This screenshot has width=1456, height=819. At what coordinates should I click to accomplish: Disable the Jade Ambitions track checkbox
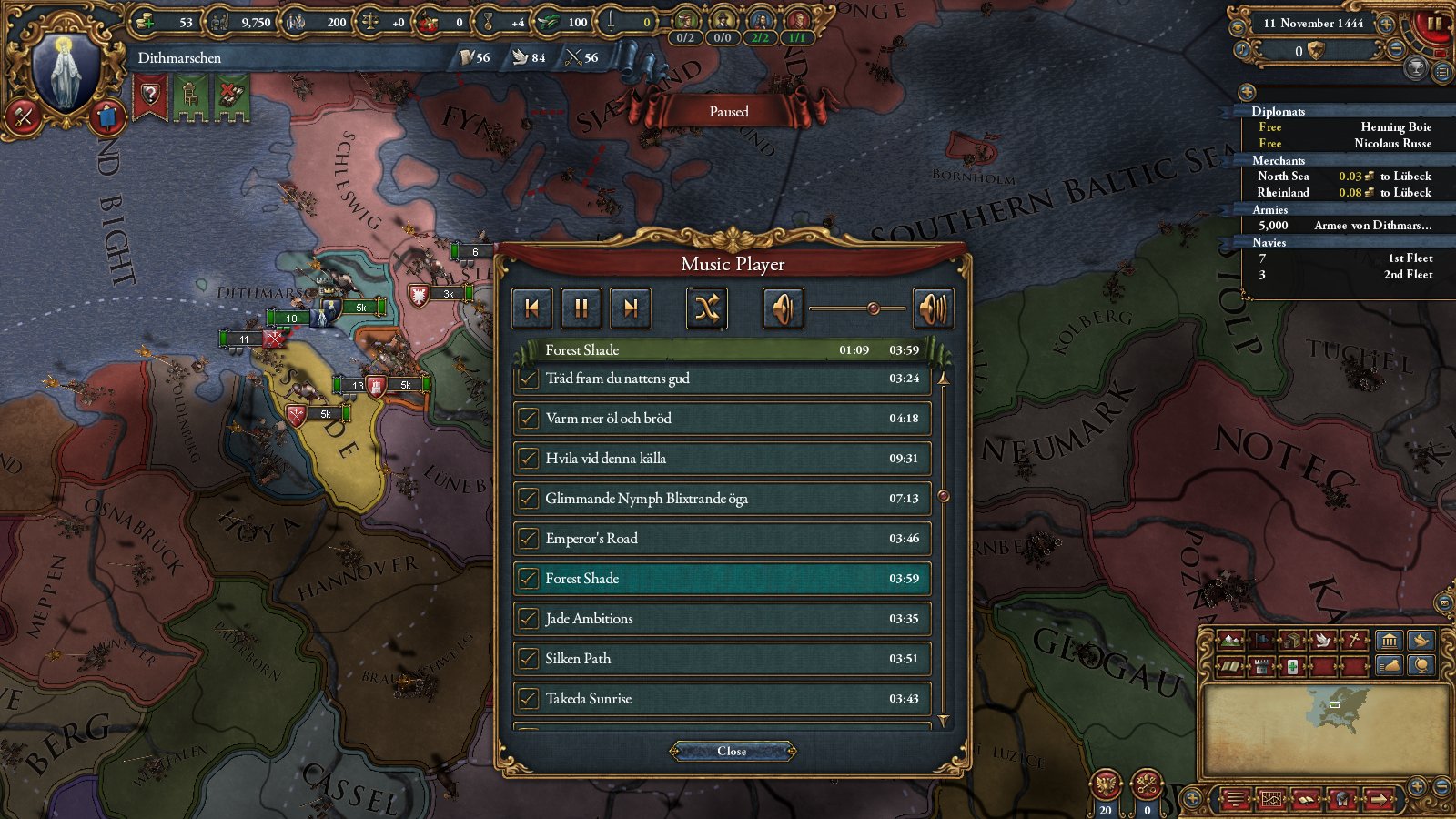pyautogui.click(x=529, y=619)
